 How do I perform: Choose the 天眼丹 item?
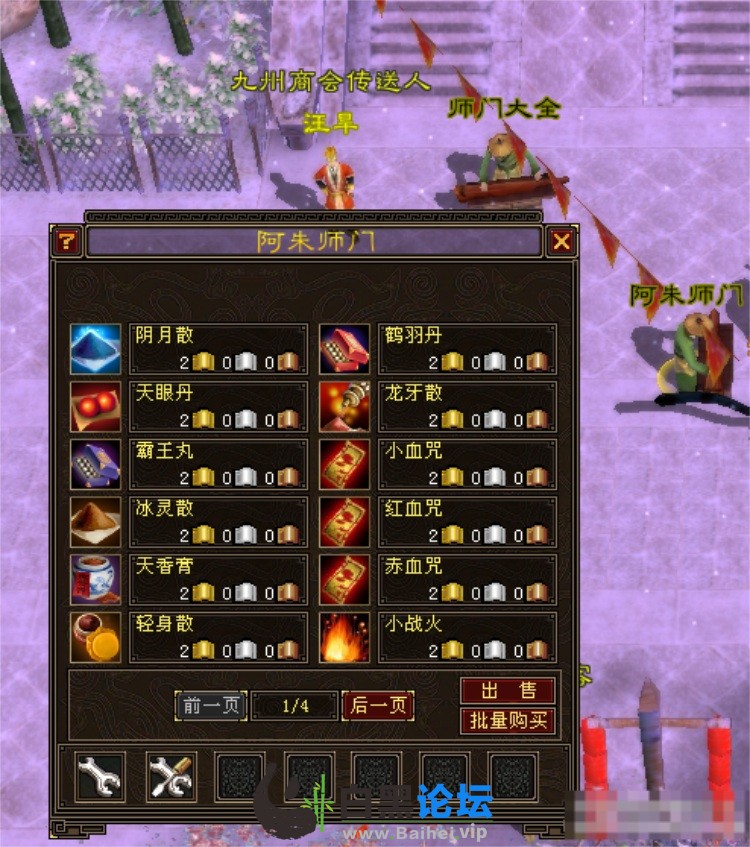click(96, 407)
